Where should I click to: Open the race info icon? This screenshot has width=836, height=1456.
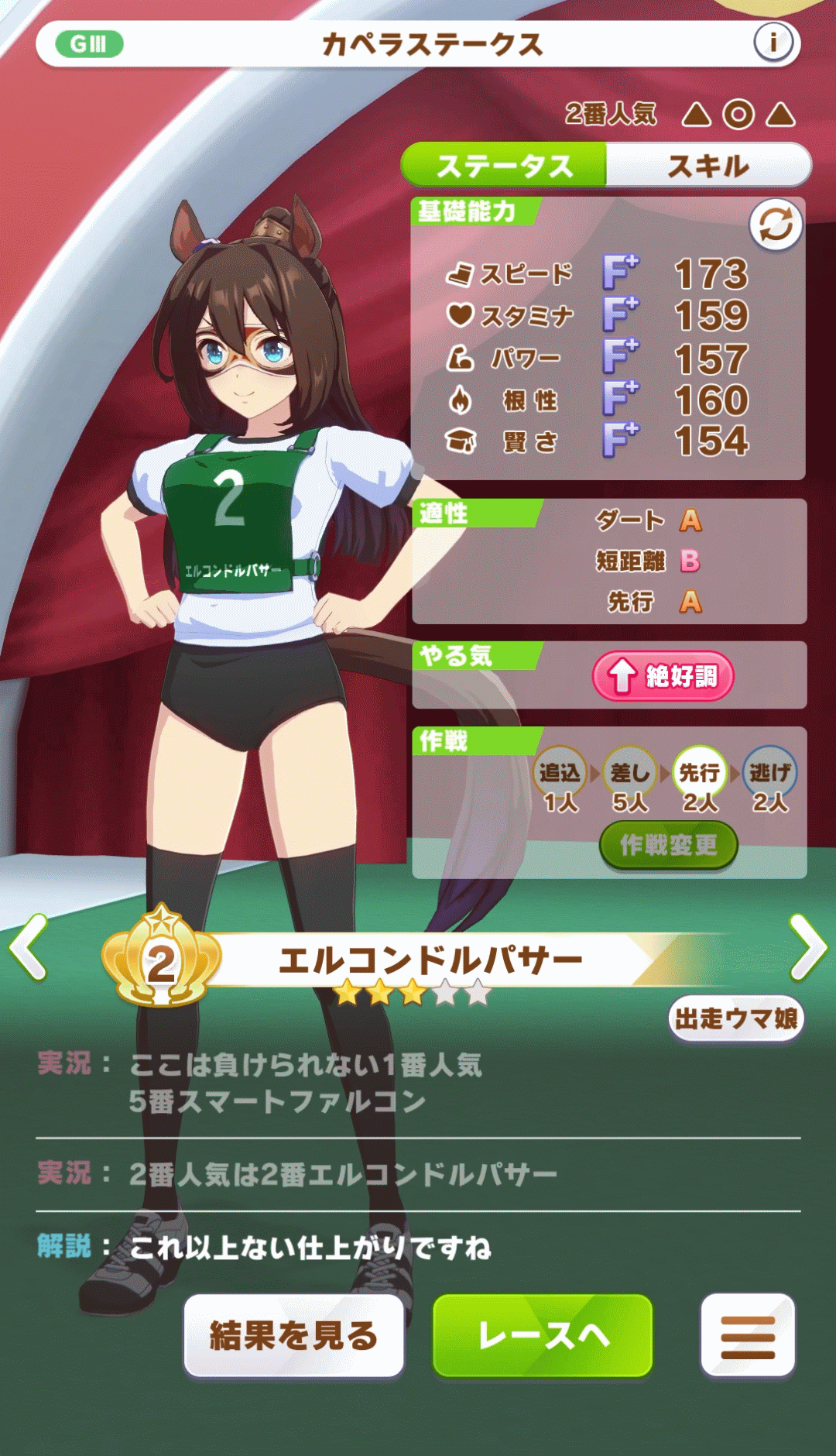coord(773,43)
